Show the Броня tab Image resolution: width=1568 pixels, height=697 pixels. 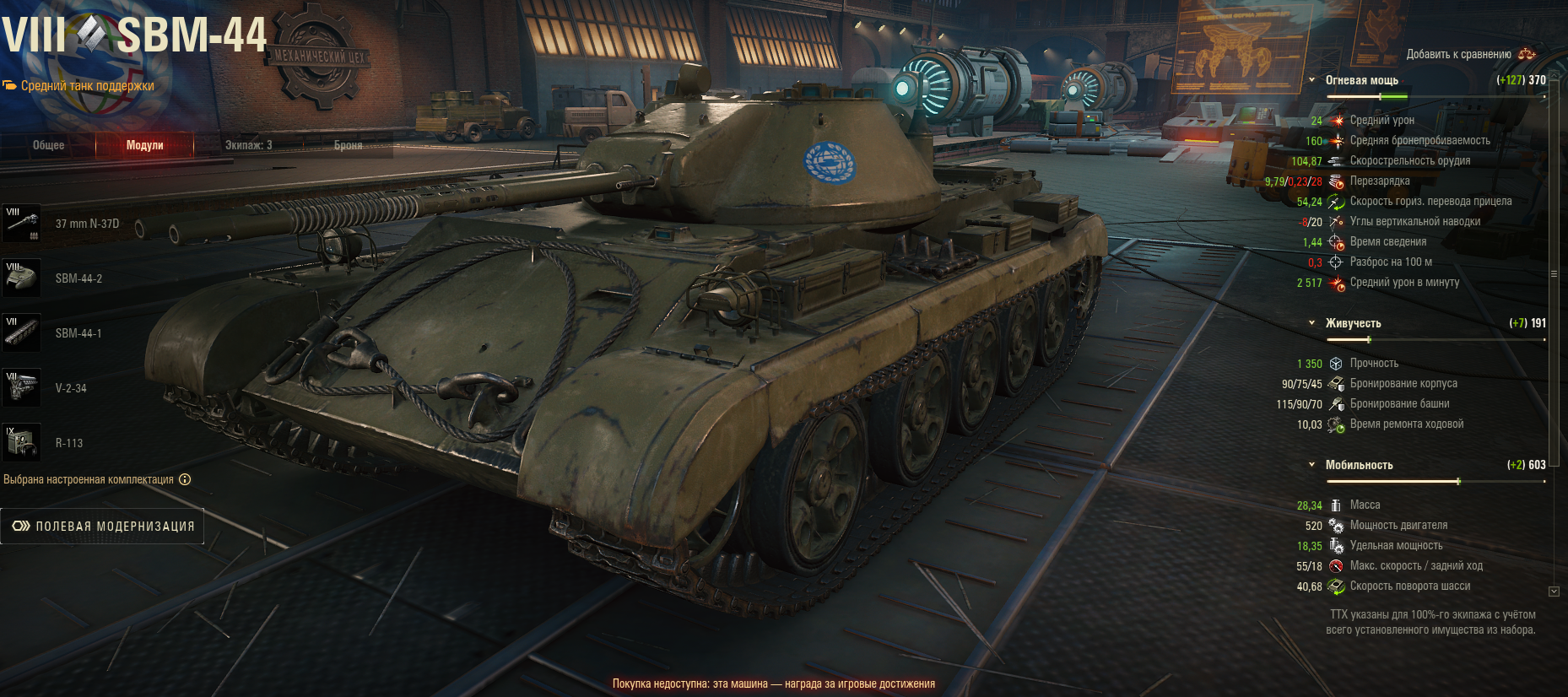click(x=348, y=145)
